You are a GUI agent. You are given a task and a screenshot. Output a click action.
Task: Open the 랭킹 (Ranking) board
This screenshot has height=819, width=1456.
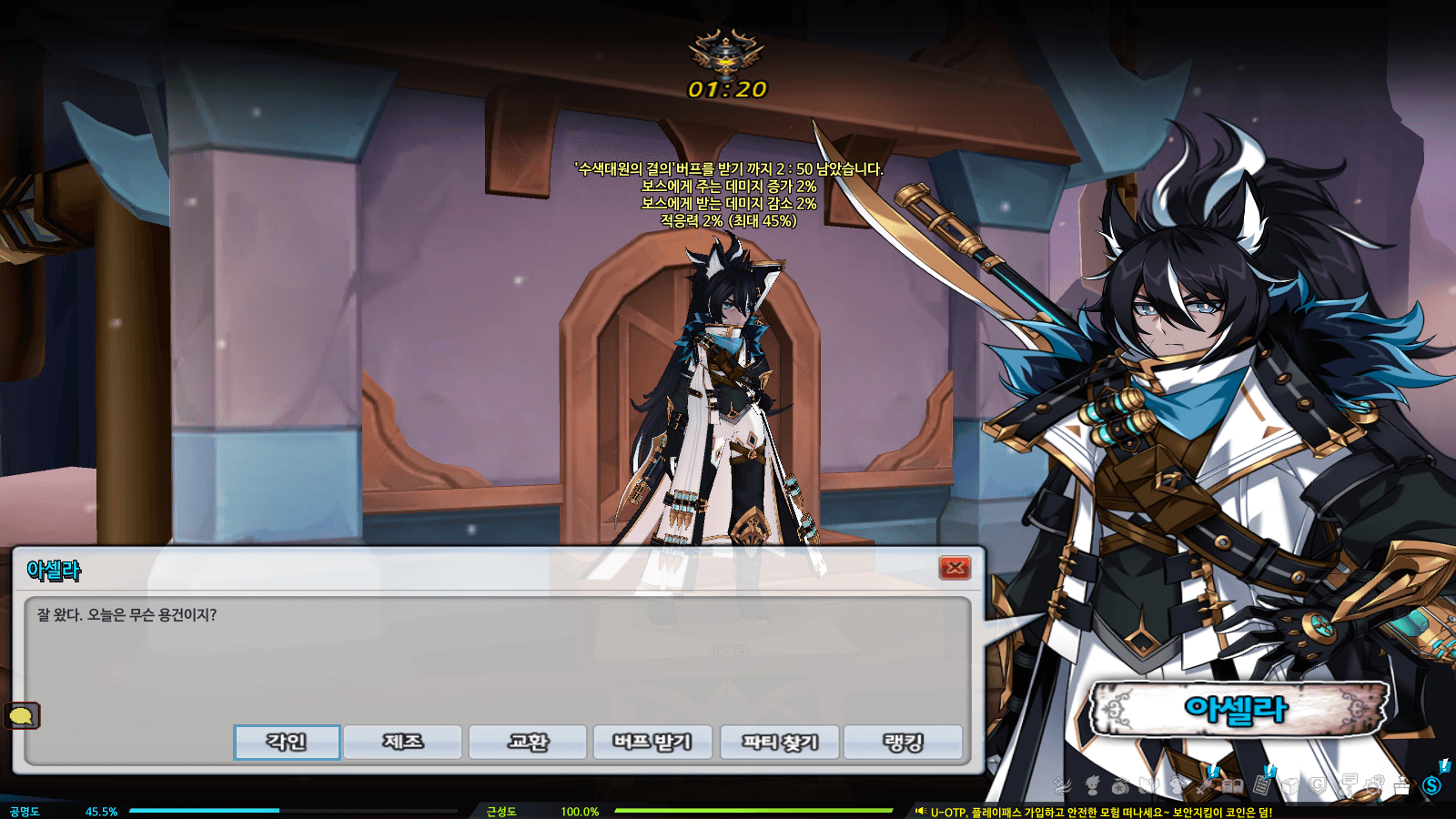[x=903, y=742]
